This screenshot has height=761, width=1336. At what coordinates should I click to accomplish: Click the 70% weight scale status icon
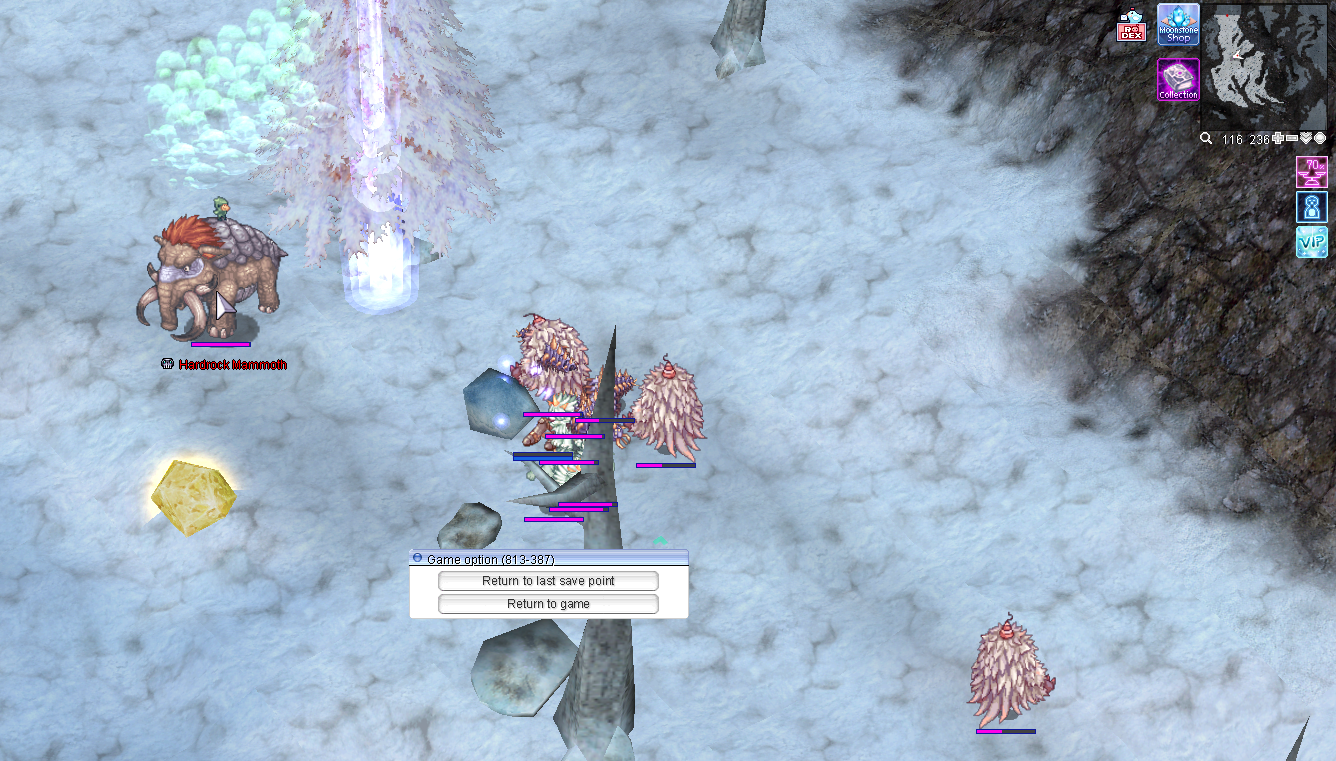pyautogui.click(x=1312, y=172)
